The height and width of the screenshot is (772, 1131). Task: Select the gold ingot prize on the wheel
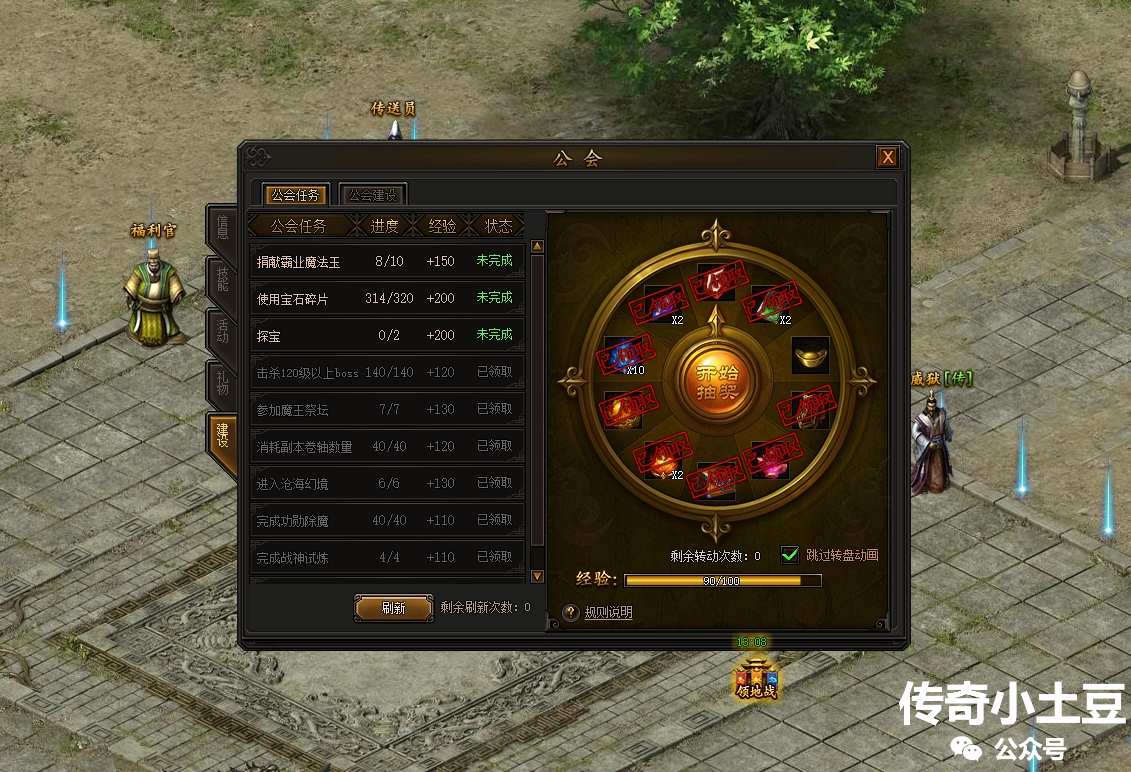810,355
